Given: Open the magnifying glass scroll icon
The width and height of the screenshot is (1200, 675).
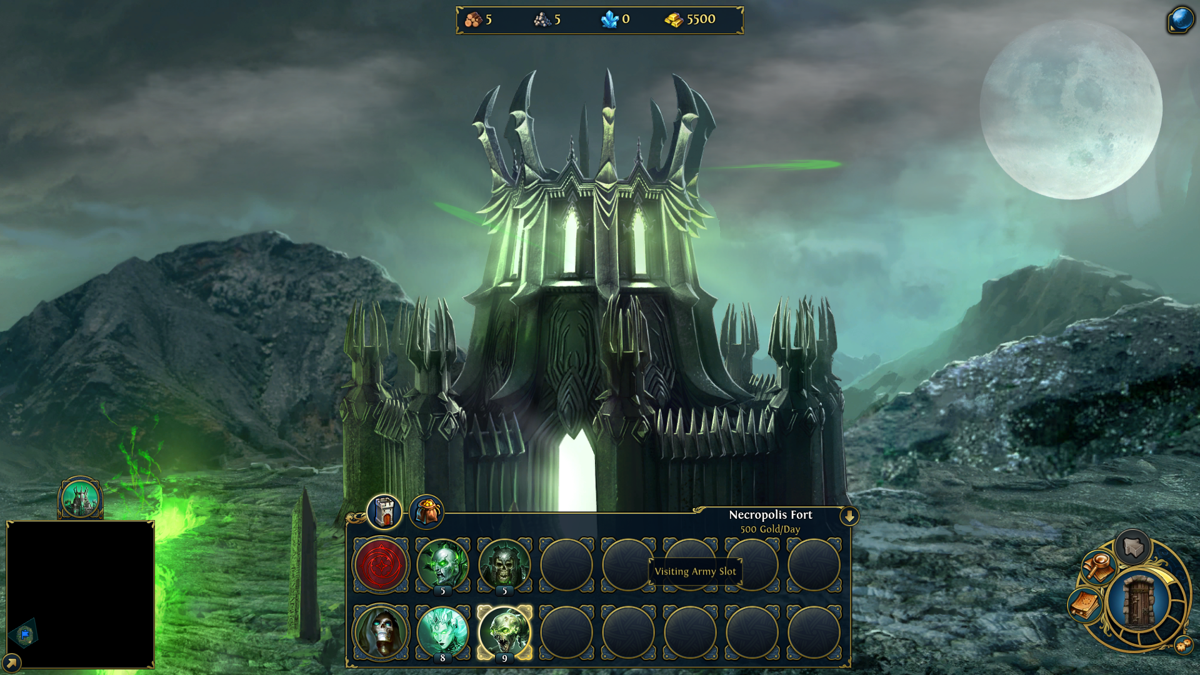Looking at the screenshot, I should coord(1099,567).
